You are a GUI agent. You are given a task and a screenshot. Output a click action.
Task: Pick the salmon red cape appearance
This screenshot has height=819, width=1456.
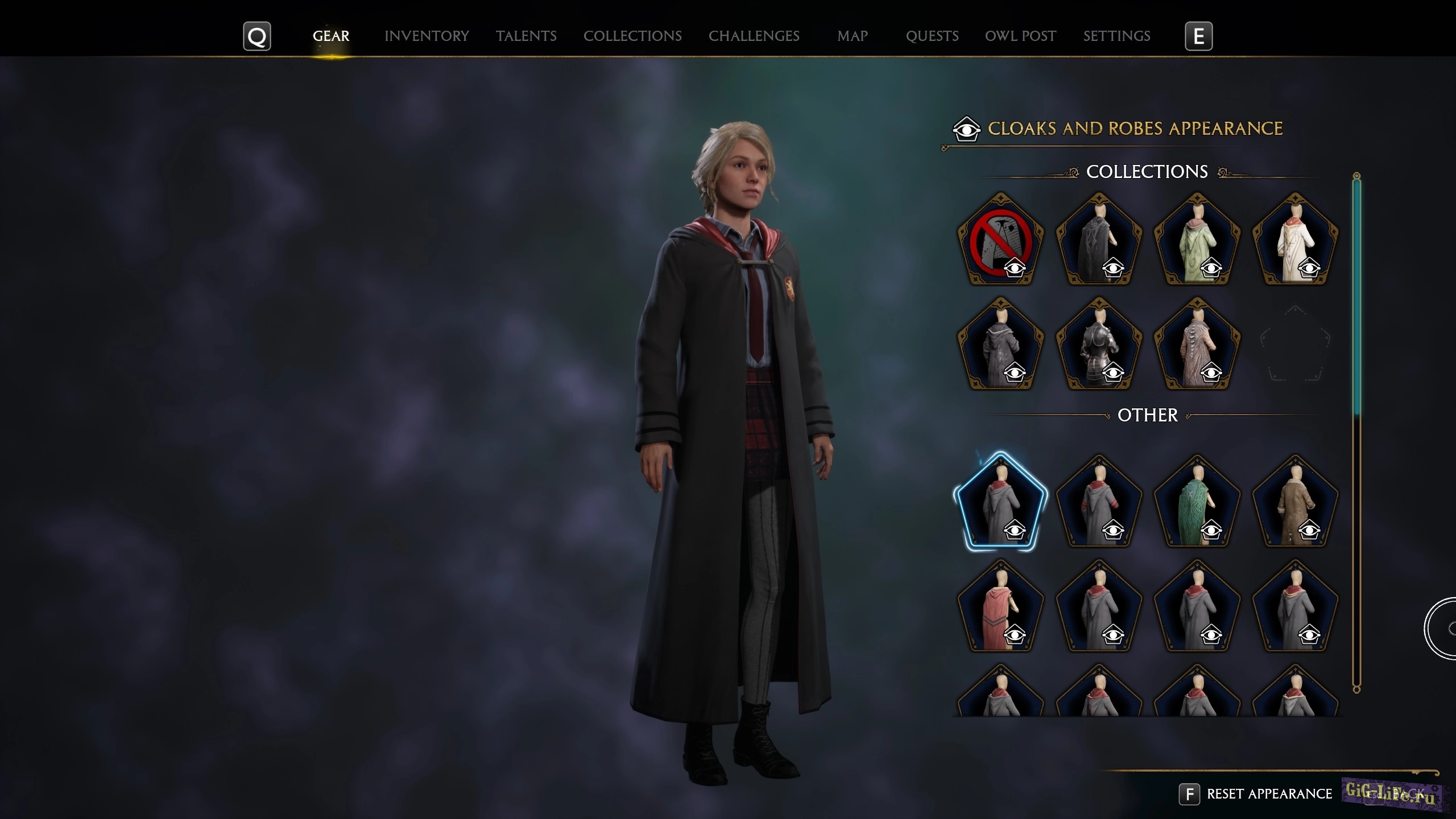[x=1000, y=607]
